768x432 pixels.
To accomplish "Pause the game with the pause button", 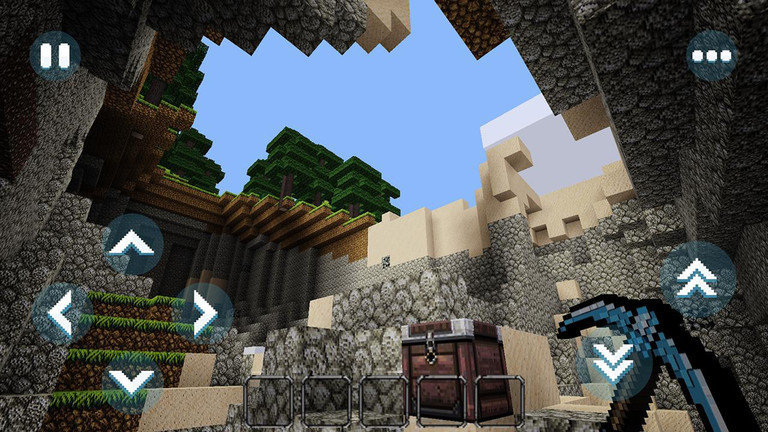I will tap(55, 55).
